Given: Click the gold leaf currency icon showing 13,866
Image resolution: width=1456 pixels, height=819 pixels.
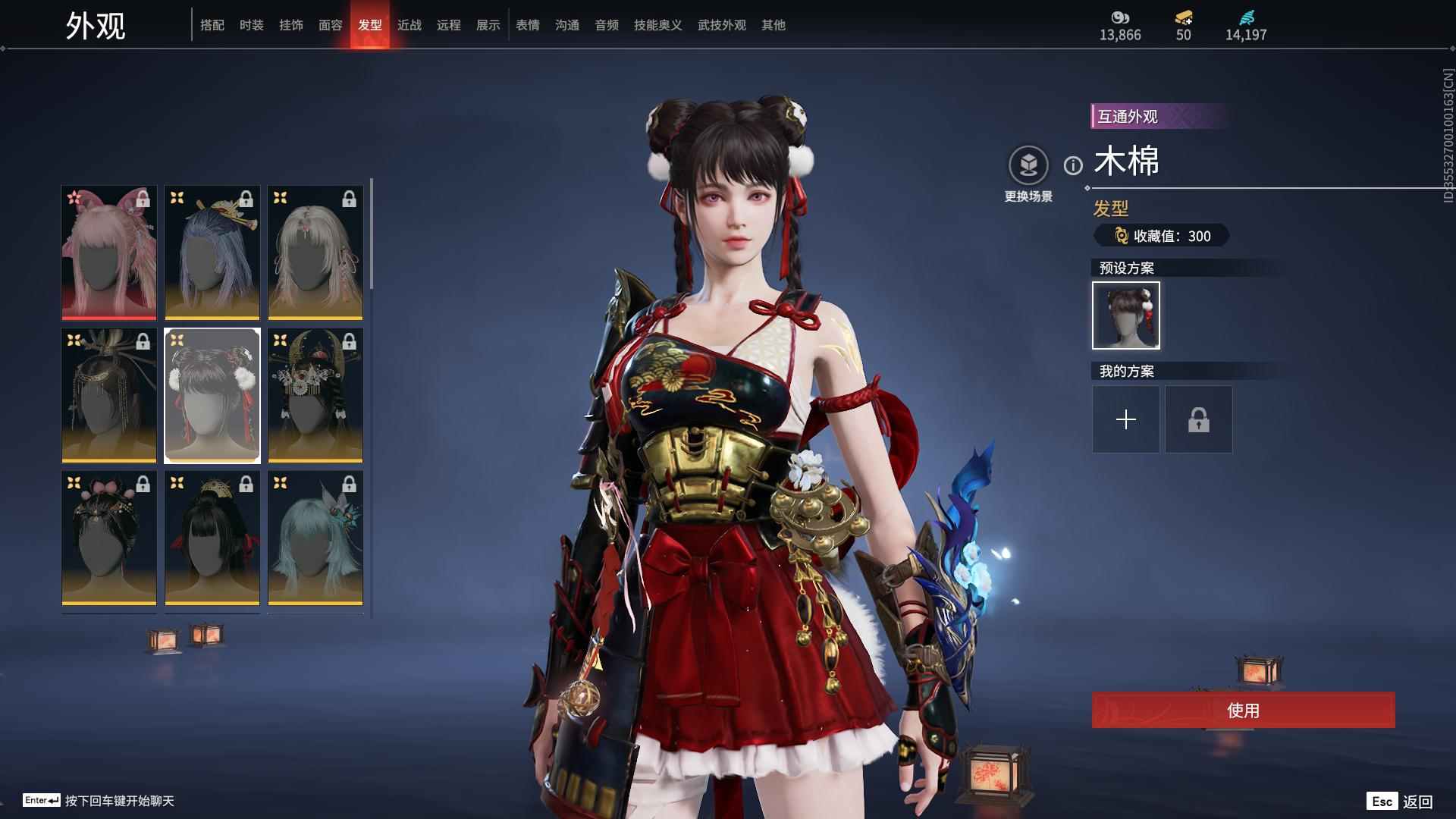Looking at the screenshot, I should click(x=1121, y=18).
